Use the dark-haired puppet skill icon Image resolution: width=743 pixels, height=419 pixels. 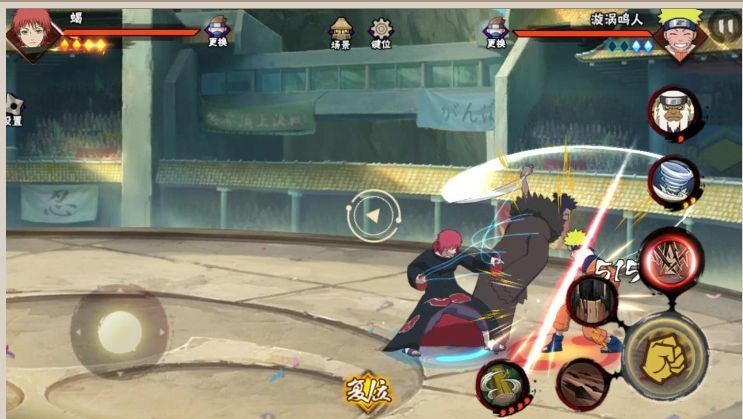tap(592, 299)
